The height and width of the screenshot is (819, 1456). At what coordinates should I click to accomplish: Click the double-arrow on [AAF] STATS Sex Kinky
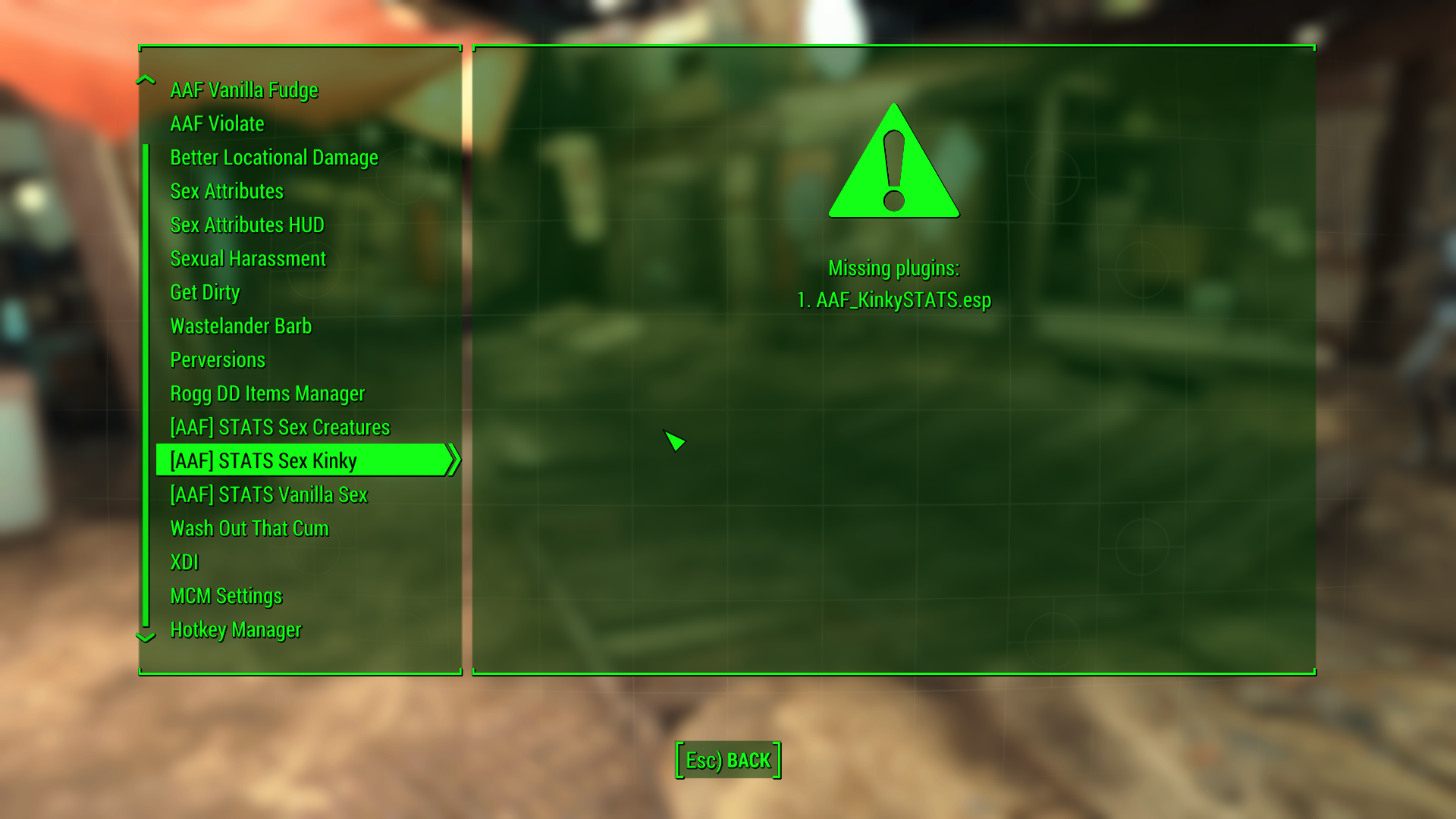coord(454,460)
